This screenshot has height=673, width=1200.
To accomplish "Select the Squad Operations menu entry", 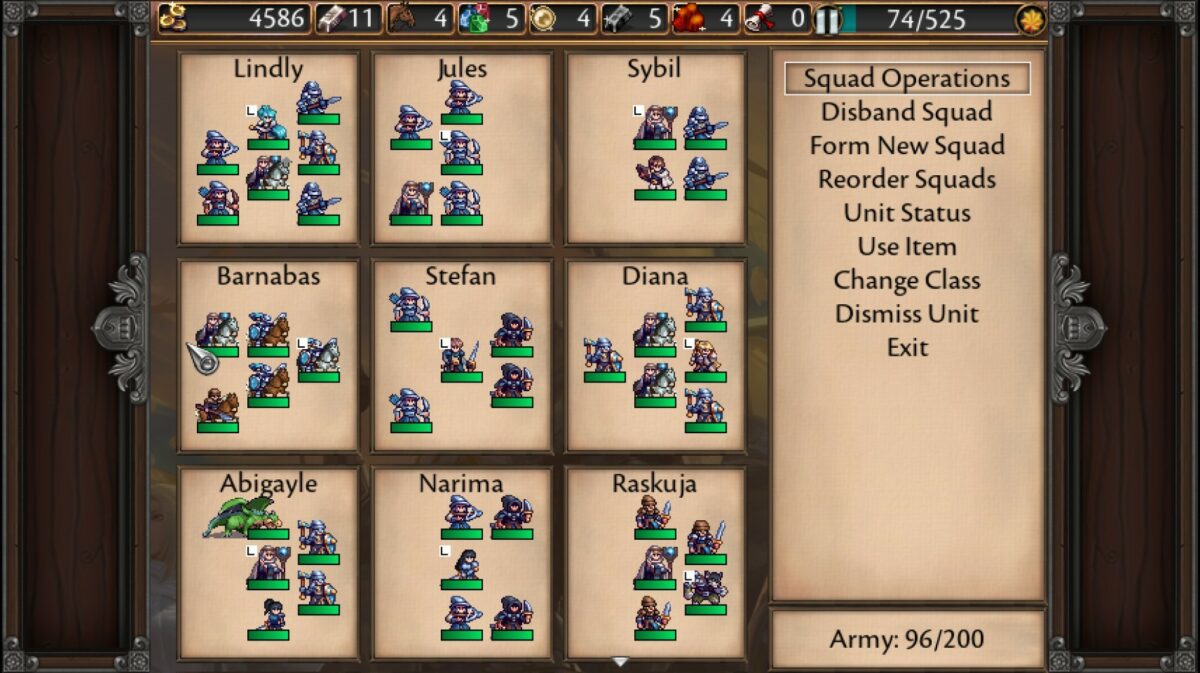I will (907, 79).
